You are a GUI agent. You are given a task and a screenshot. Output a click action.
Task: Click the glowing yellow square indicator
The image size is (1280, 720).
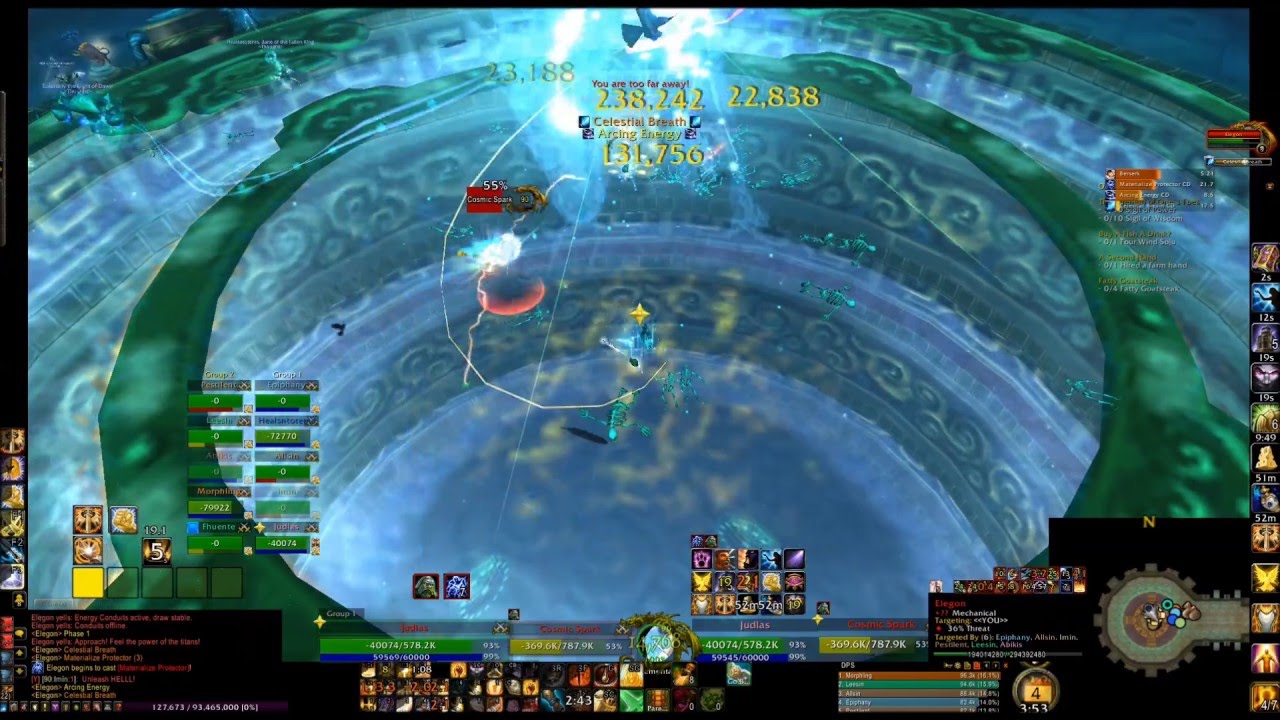pyautogui.click(x=88, y=583)
